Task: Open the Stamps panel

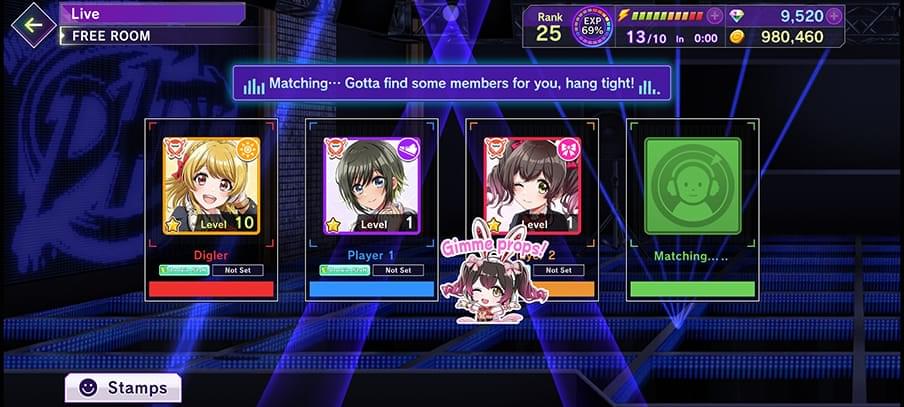Action: click(123, 387)
